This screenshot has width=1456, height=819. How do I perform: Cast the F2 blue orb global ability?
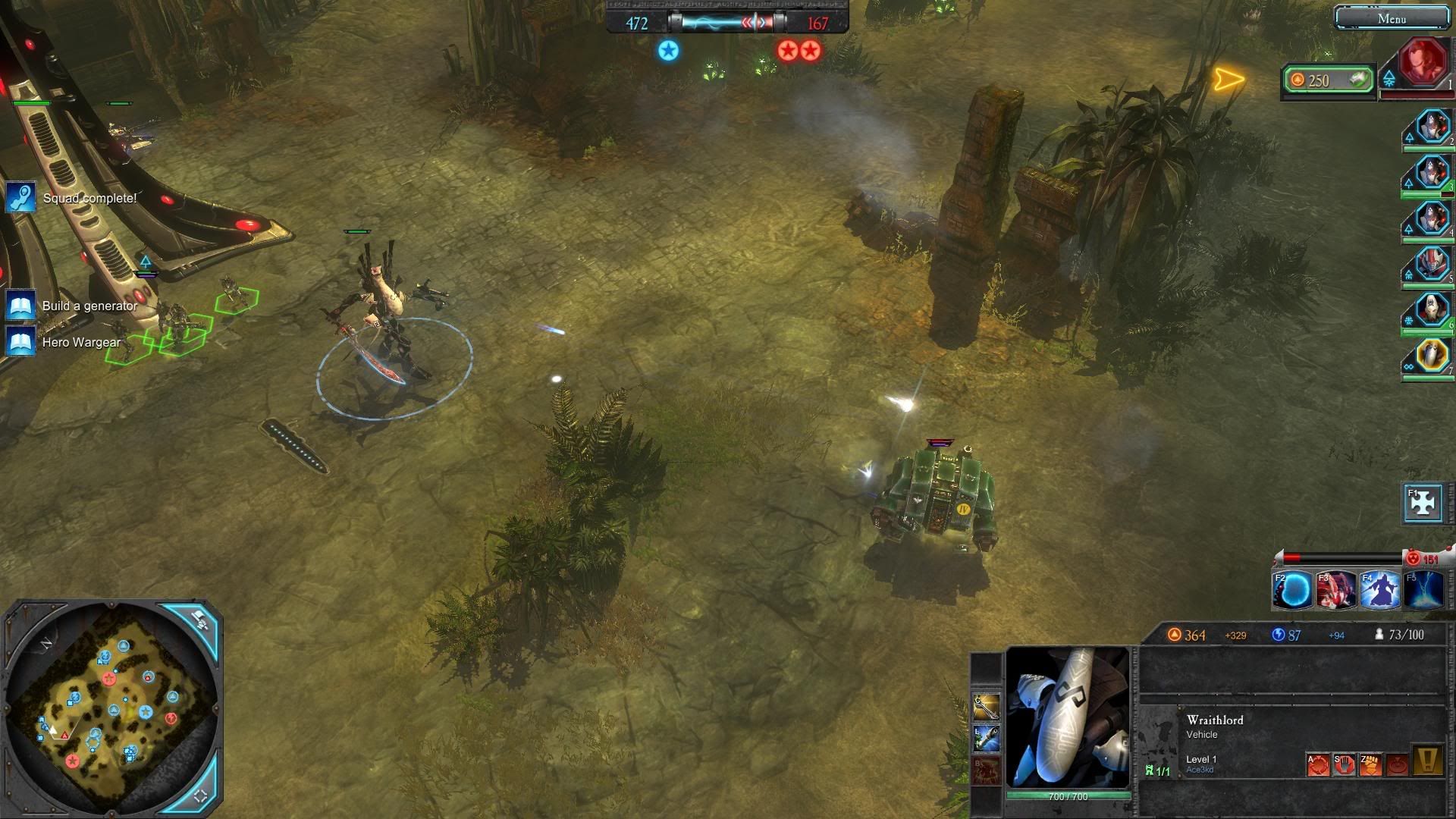coord(1293,591)
